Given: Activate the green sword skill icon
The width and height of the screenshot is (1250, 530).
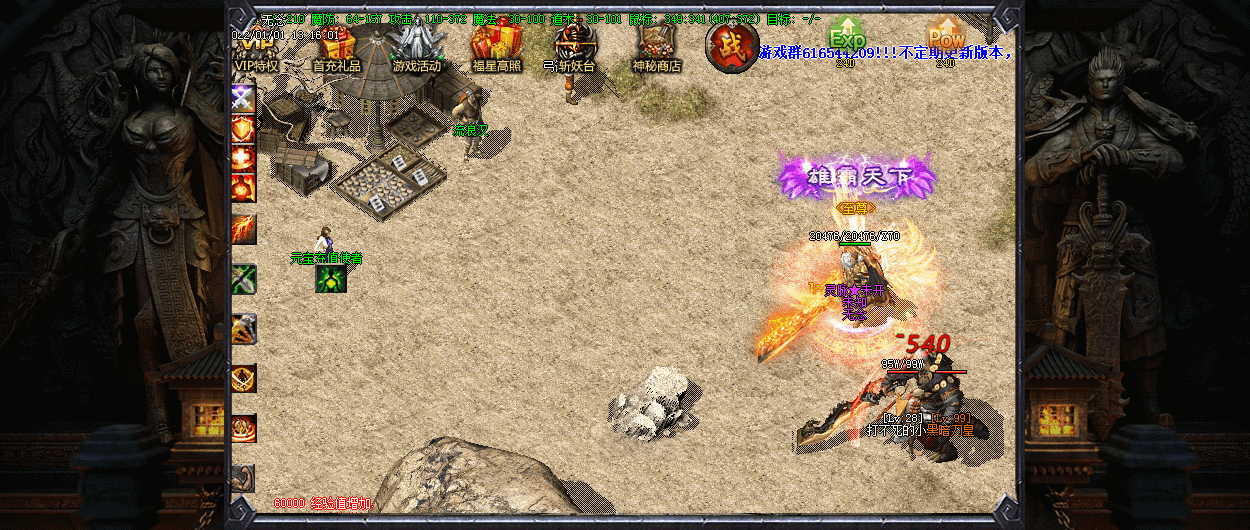Looking at the screenshot, I should point(243,279).
